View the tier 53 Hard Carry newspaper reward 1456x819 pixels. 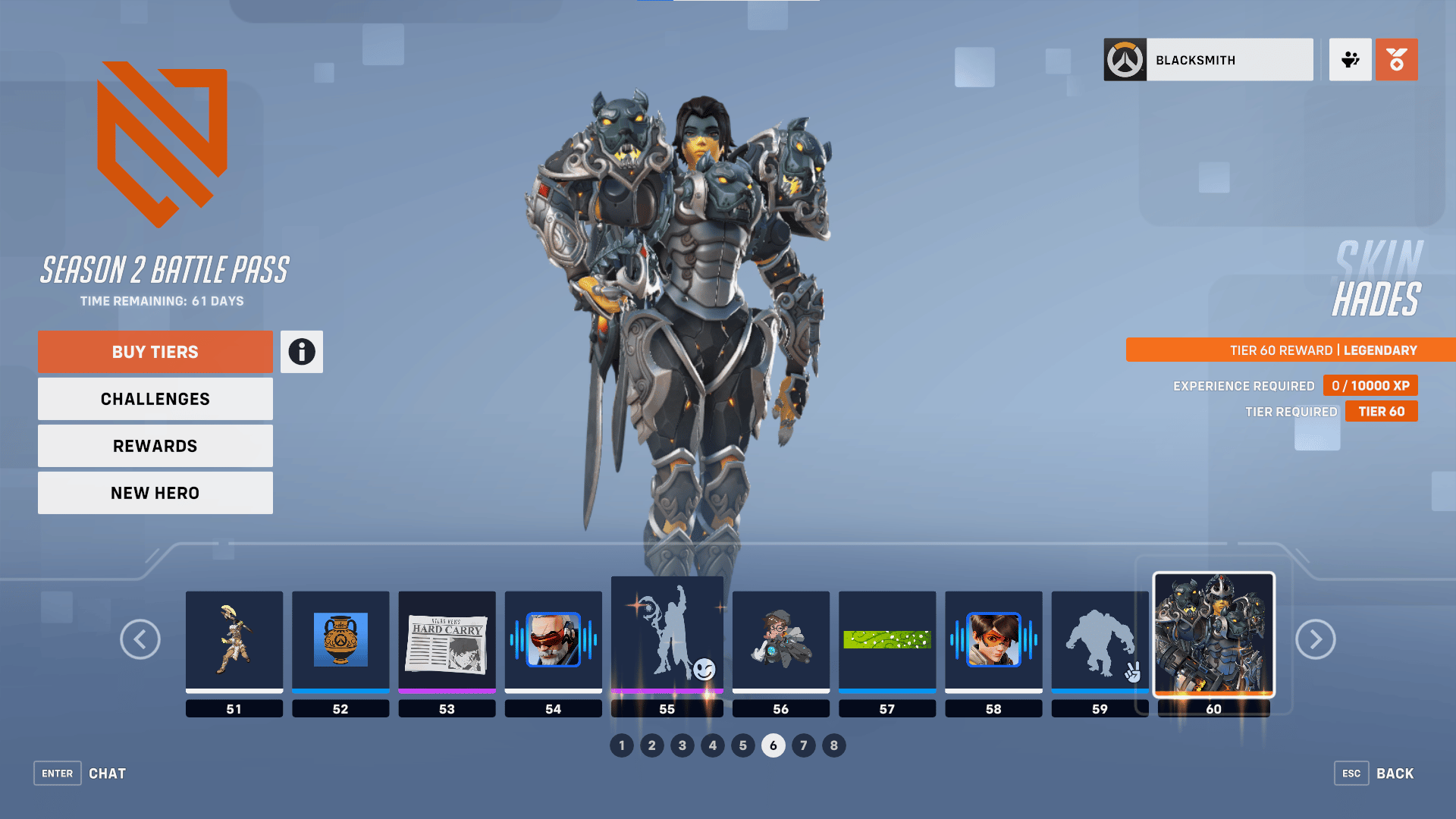tap(447, 641)
